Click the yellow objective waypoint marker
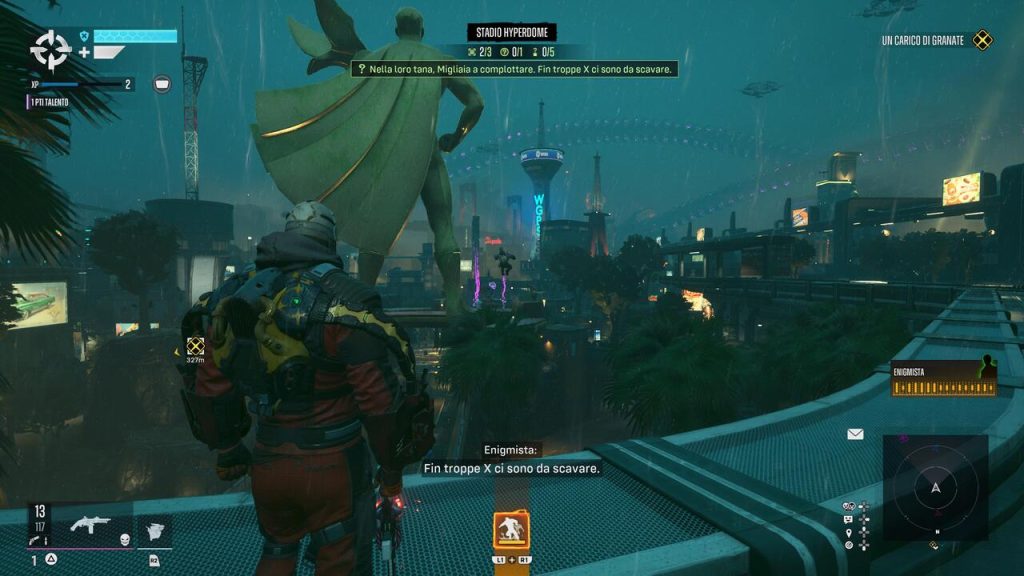The height and width of the screenshot is (576, 1024). pyautogui.click(x=195, y=346)
